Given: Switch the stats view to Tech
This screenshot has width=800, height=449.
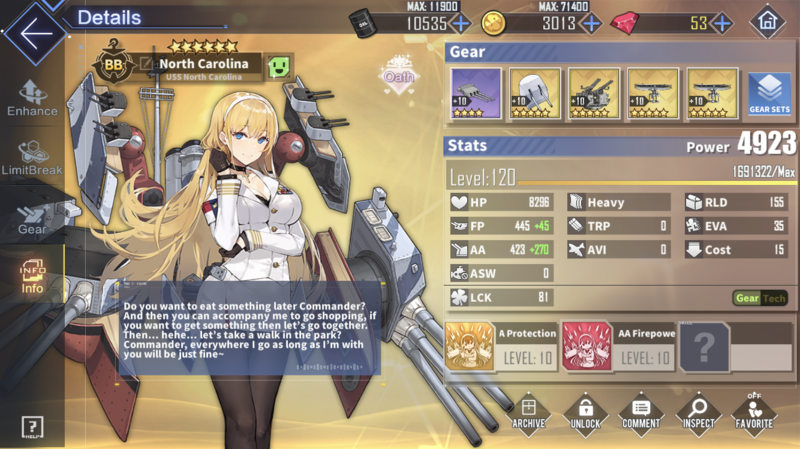Looking at the screenshot, I should point(775,298).
